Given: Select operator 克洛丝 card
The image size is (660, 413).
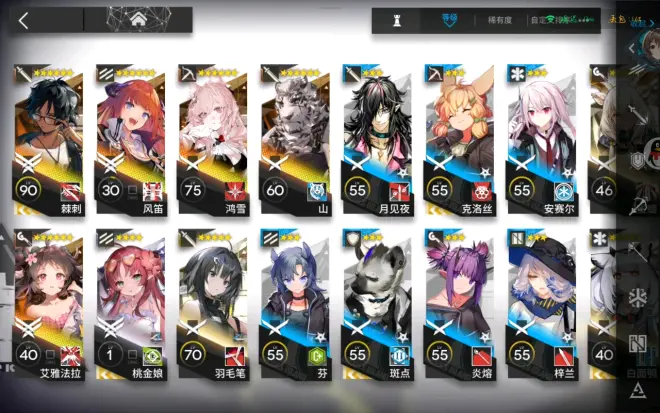Looking at the screenshot, I should click(x=459, y=138).
